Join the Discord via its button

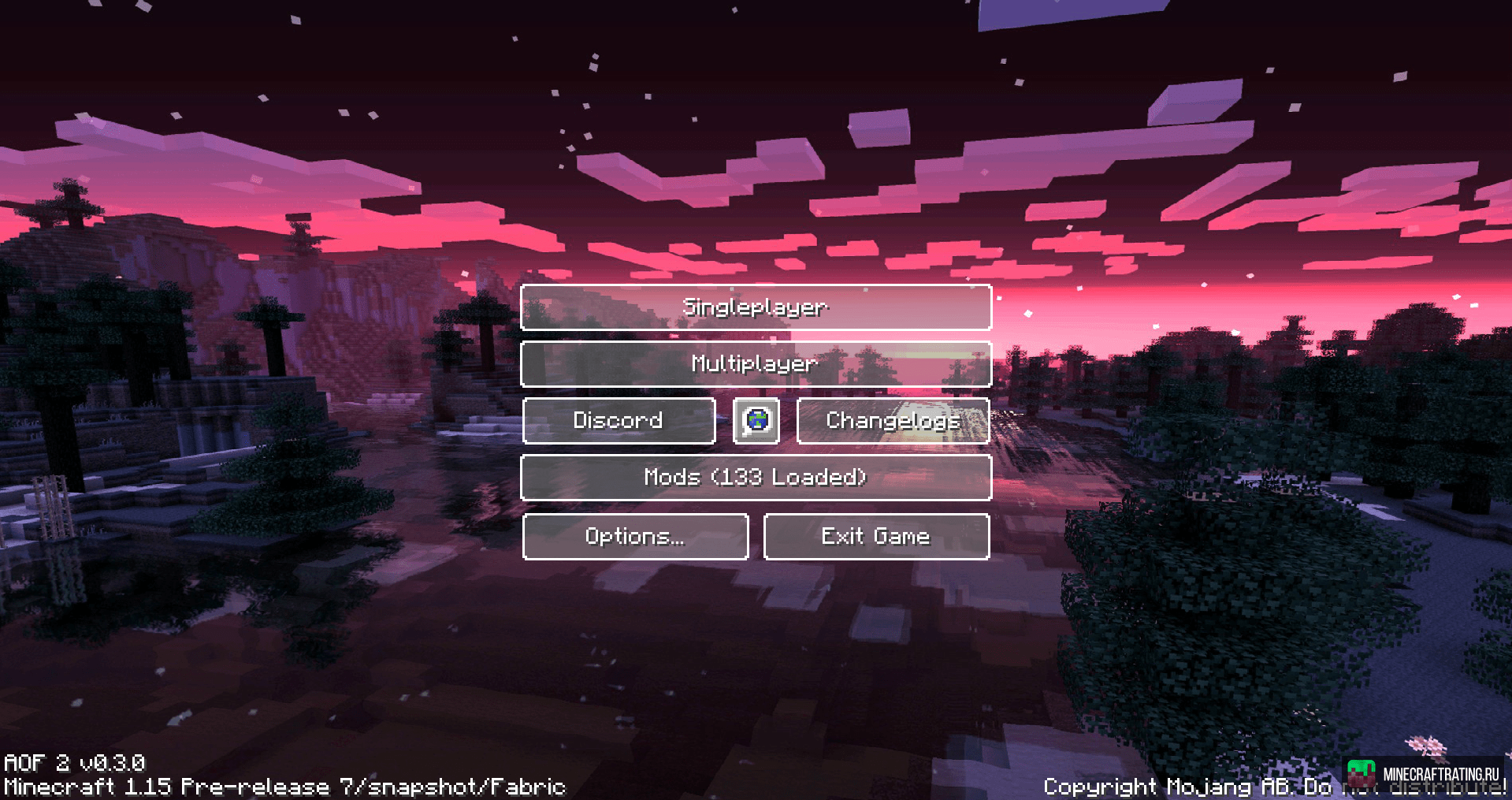click(x=619, y=421)
